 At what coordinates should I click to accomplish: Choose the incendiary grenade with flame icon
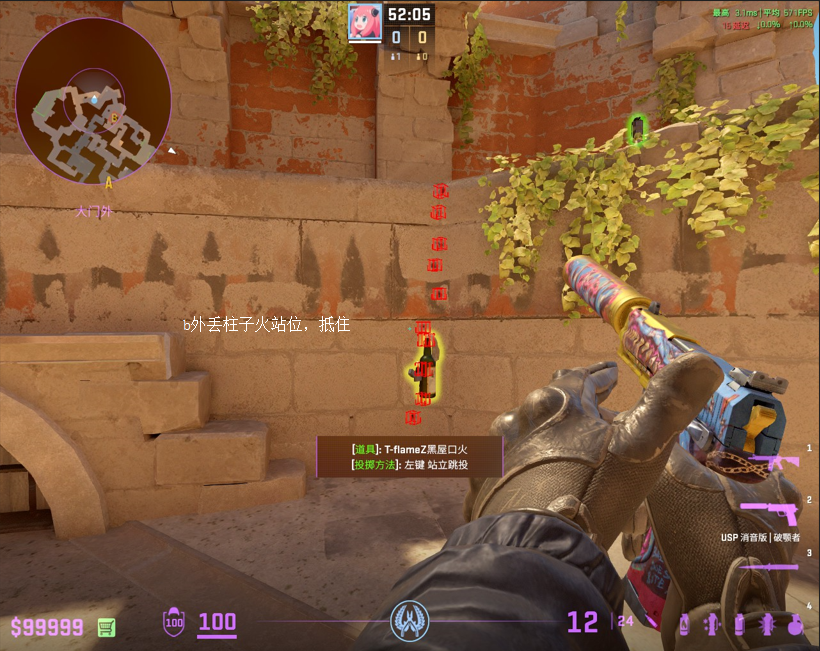pos(684,624)
